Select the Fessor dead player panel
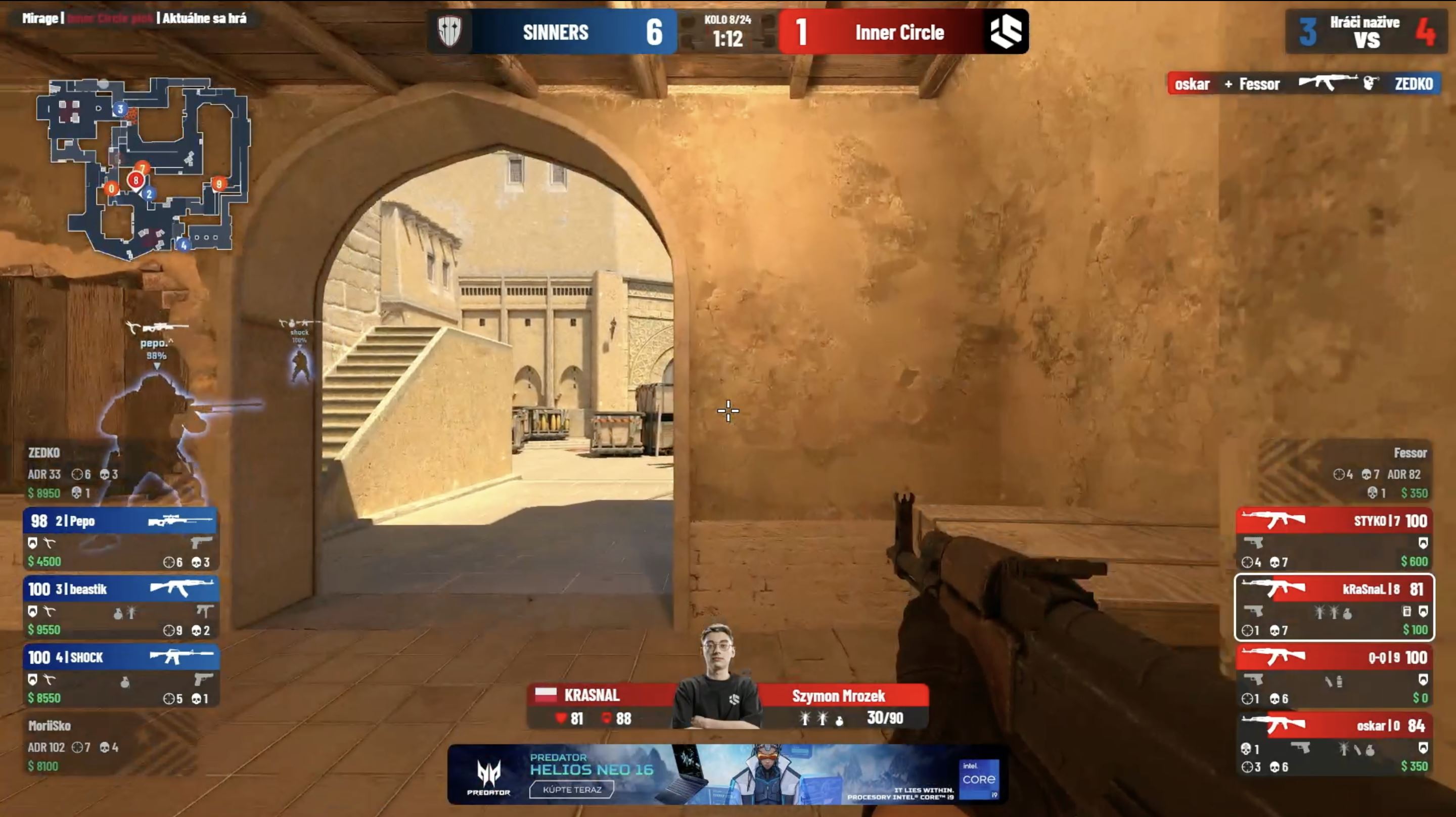 click(1379, 473)
